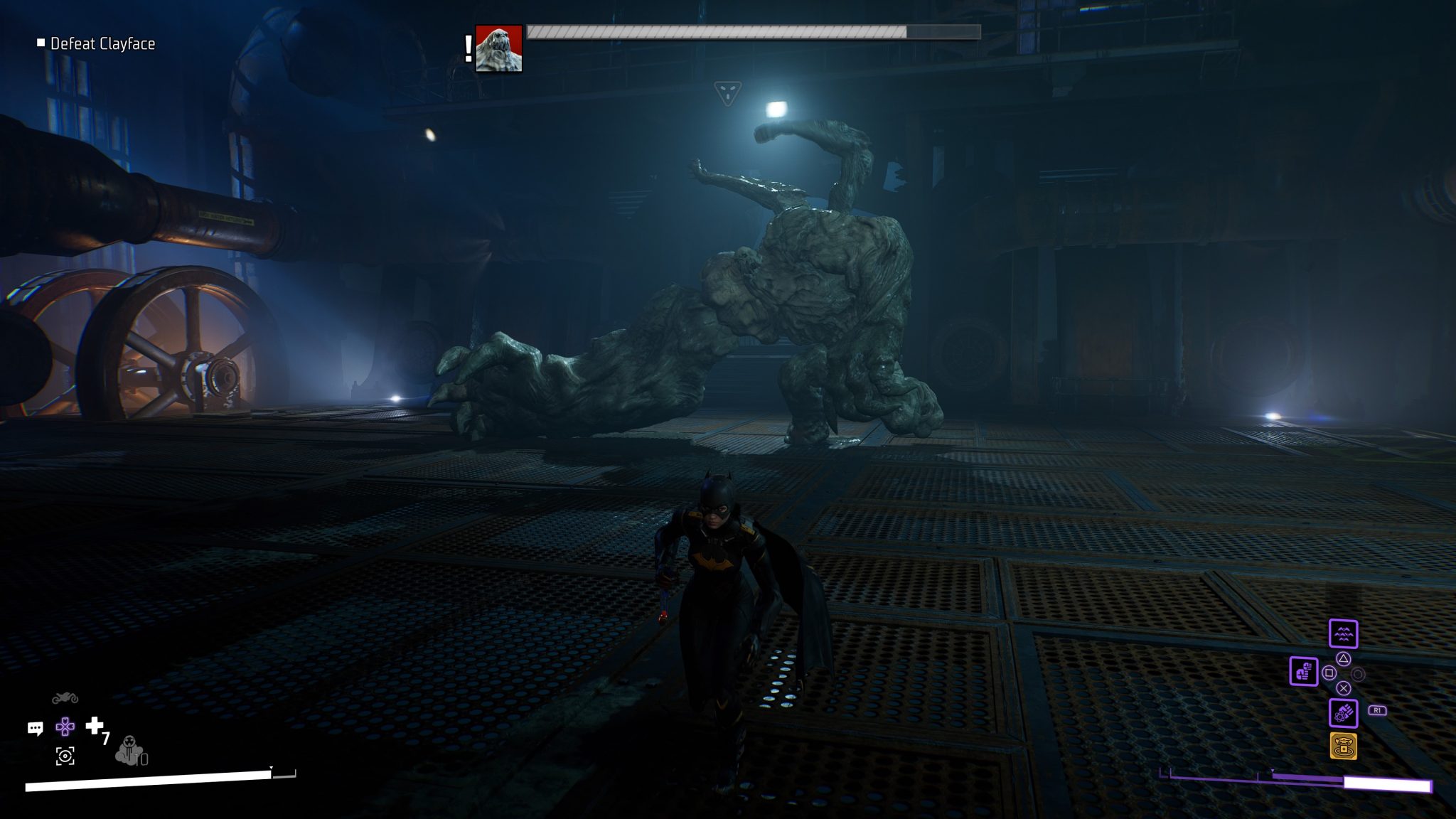Screen dimensions: 1456x819
Task: Open the chat message bubble indicator
Action: (36, 727)
